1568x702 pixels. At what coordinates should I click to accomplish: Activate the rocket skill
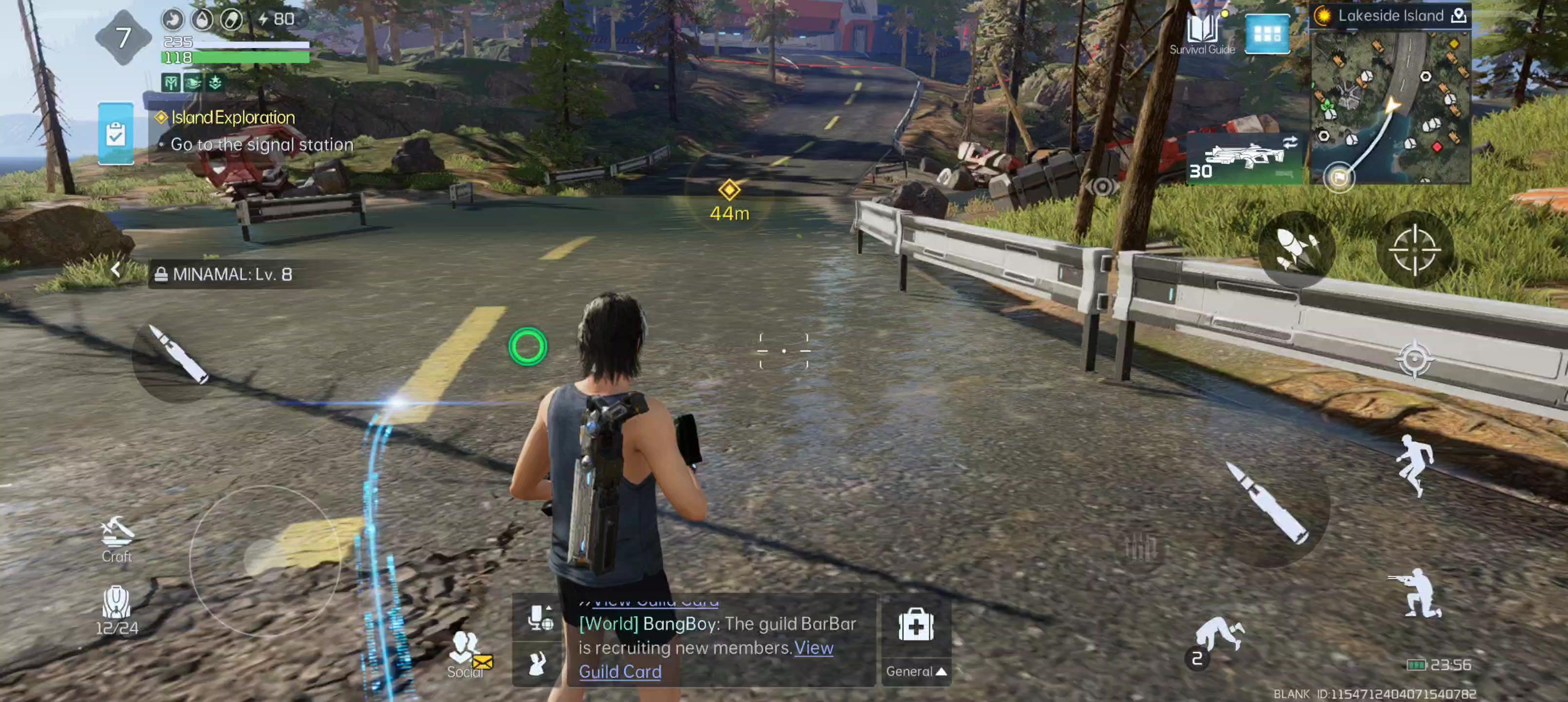1296,250
